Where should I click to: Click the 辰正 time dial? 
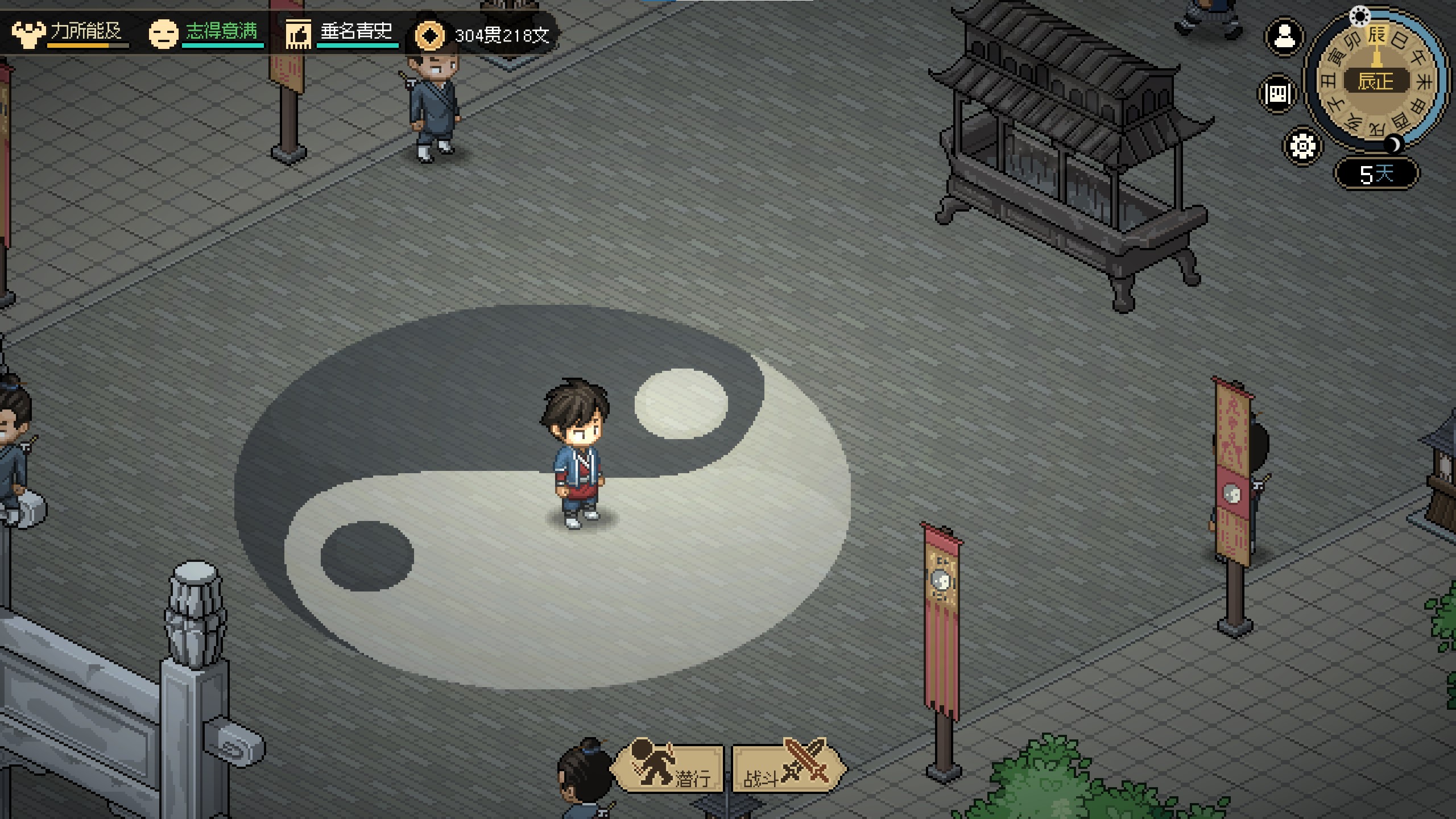coord(1376,81)
